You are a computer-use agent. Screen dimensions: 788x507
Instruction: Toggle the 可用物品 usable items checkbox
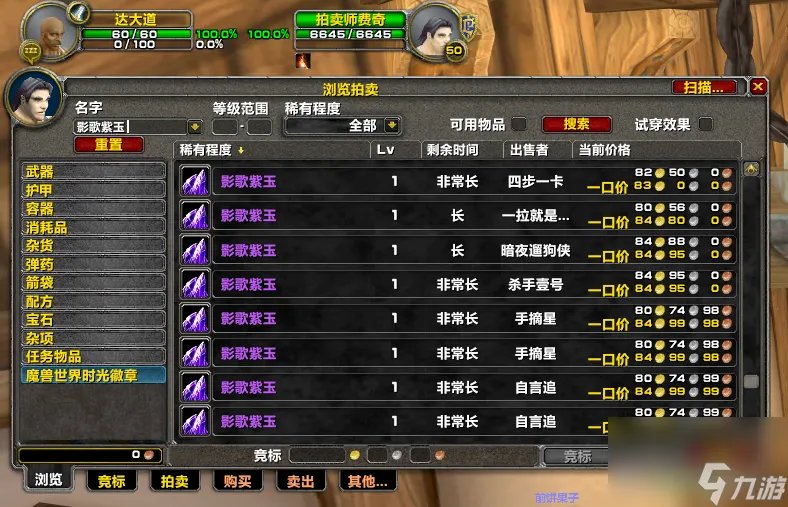coord(519,125)
